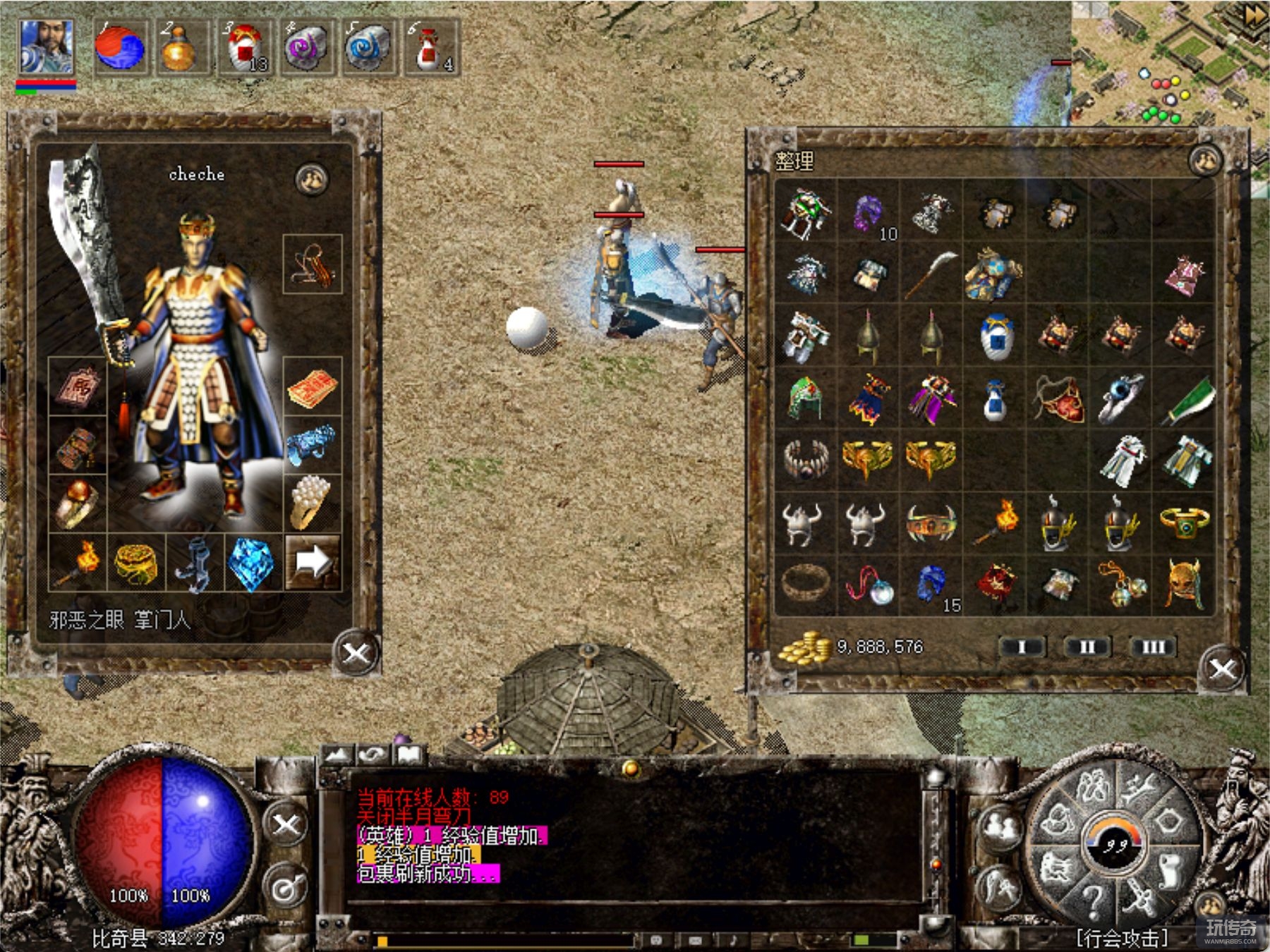Use the golden potion in hotbar slot 2
Viewport: 1270px width, 952px height.
click(181, 47)
